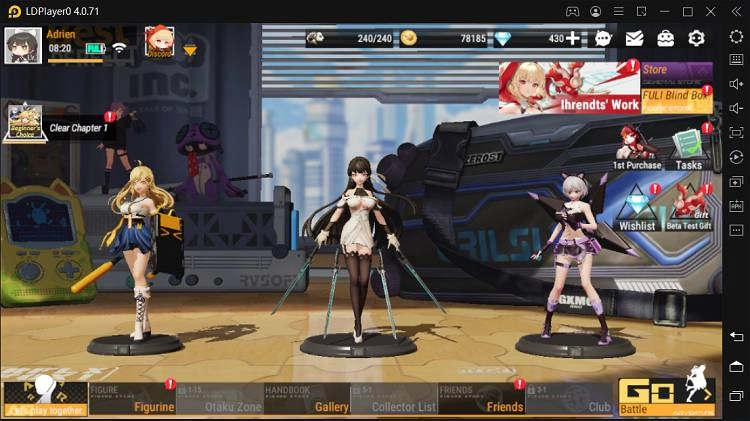Maximize the LDPlayer window
This screenshot has height=421, width=750.
(x=687, y=11)
